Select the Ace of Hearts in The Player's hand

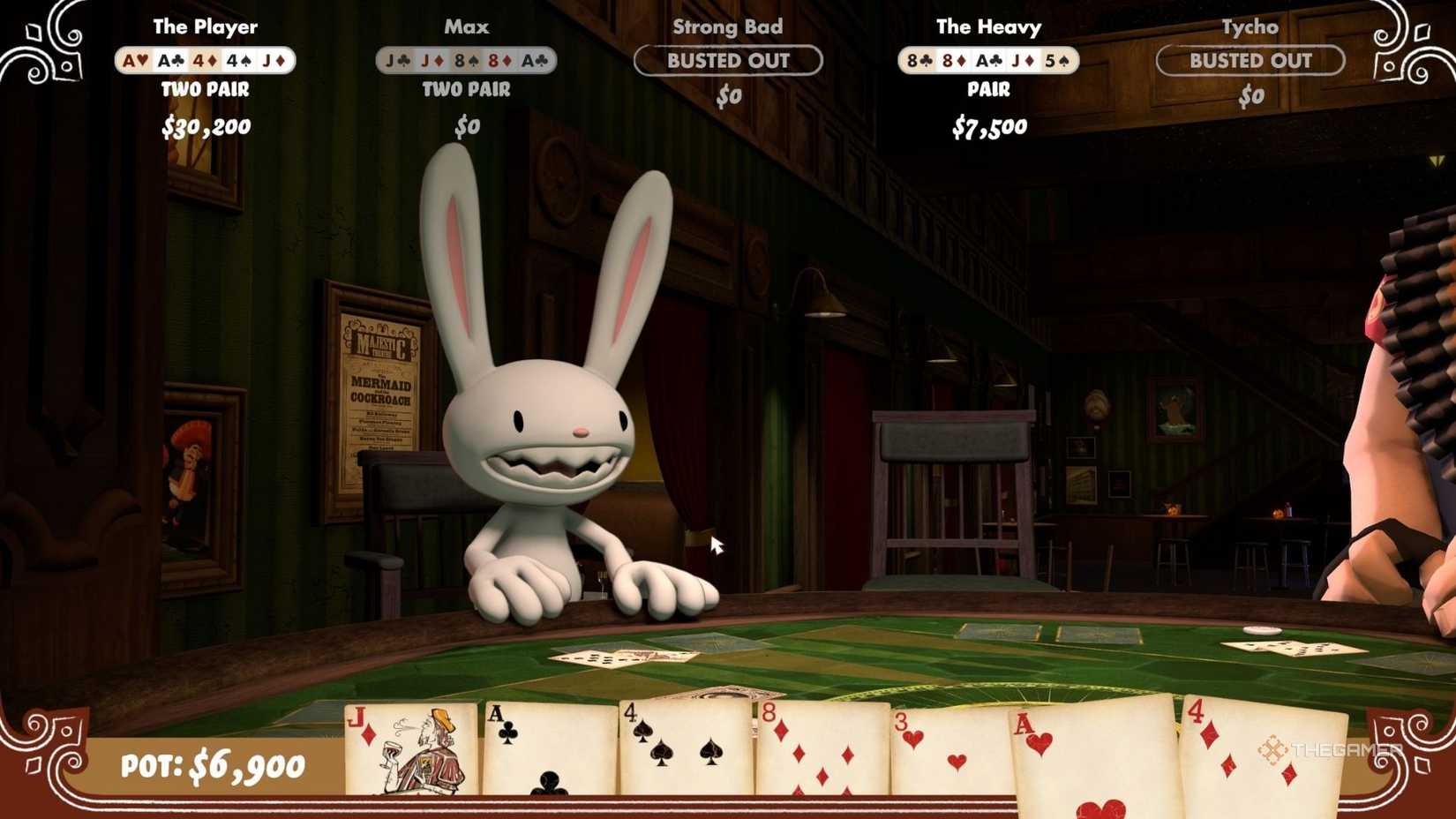pos(133,60)
